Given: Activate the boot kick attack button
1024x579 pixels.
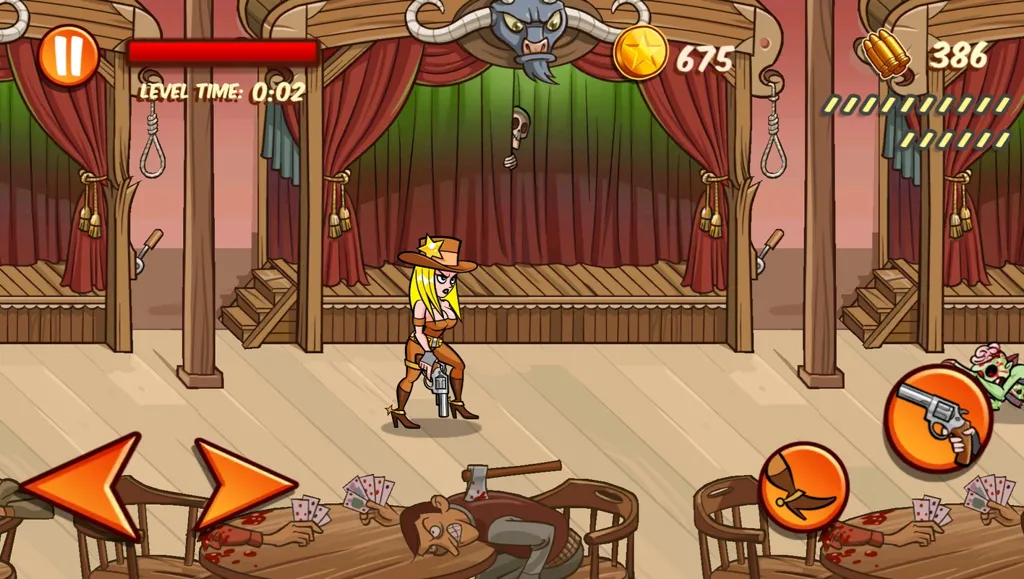Looking at the screenshot, I should coord(803,487).
